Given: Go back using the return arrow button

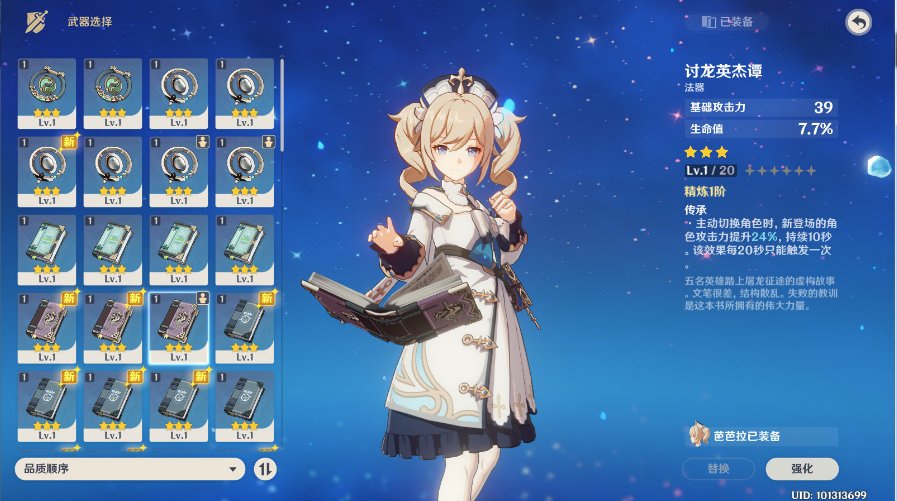Looking at the screenshot, I should tap(858, 23).
